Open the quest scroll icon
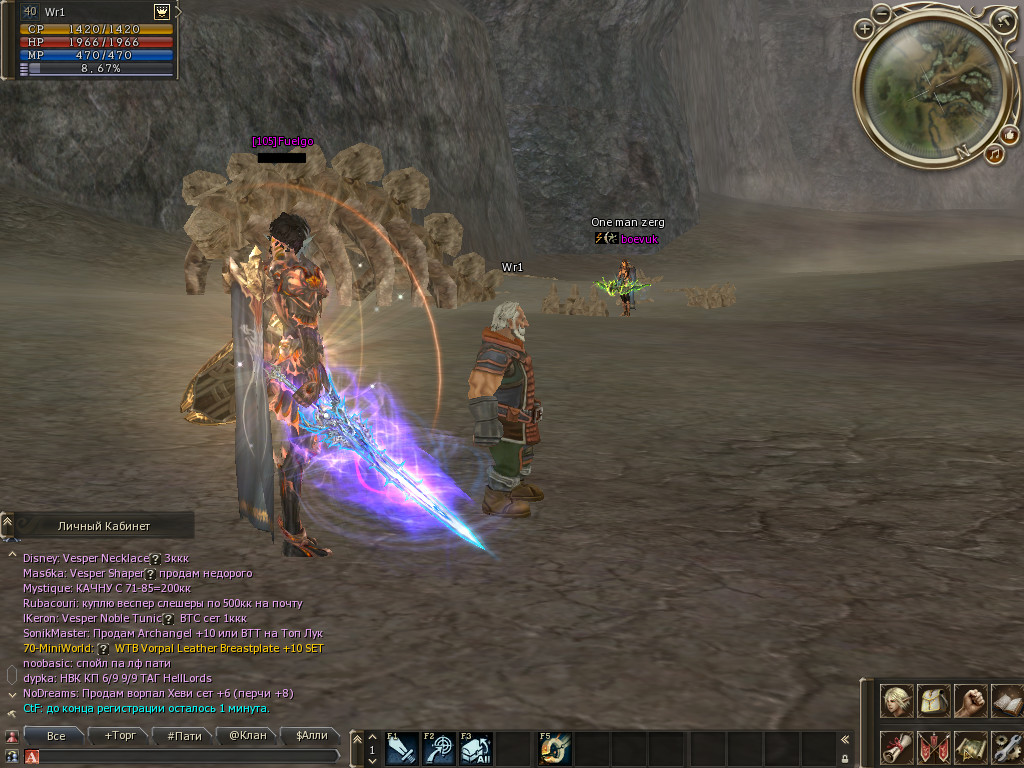Viewport: 1024px width, 768px height. pyautogui.click(x=897, y=748)
